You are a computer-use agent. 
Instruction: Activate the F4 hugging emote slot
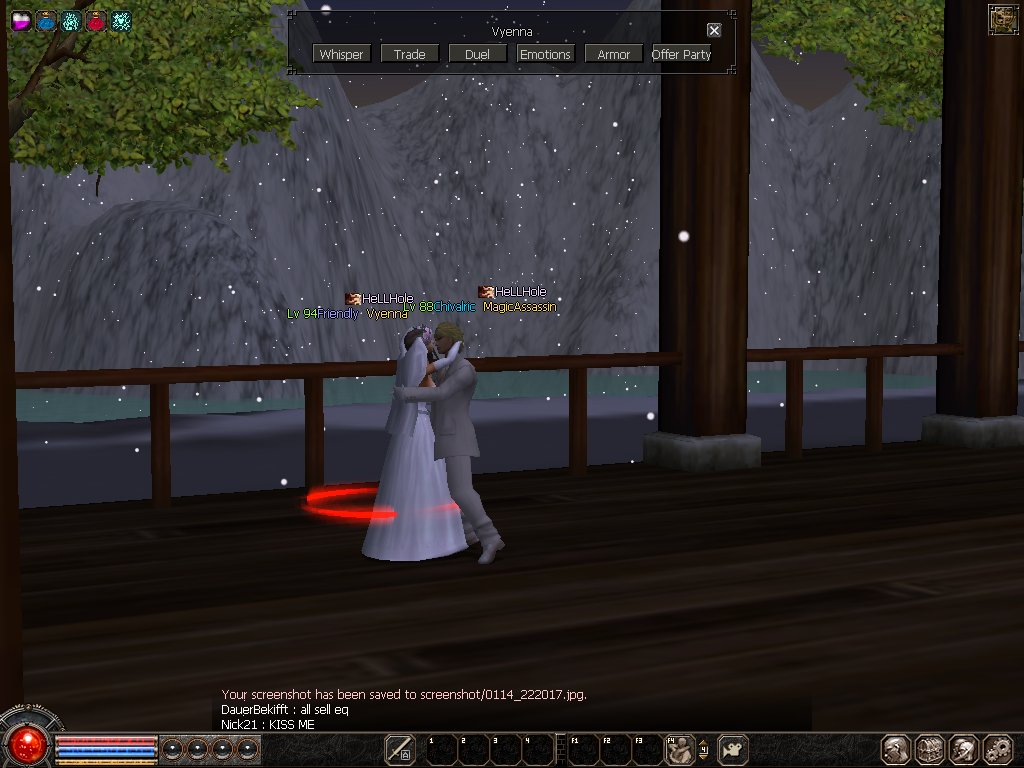click(681, 749)
